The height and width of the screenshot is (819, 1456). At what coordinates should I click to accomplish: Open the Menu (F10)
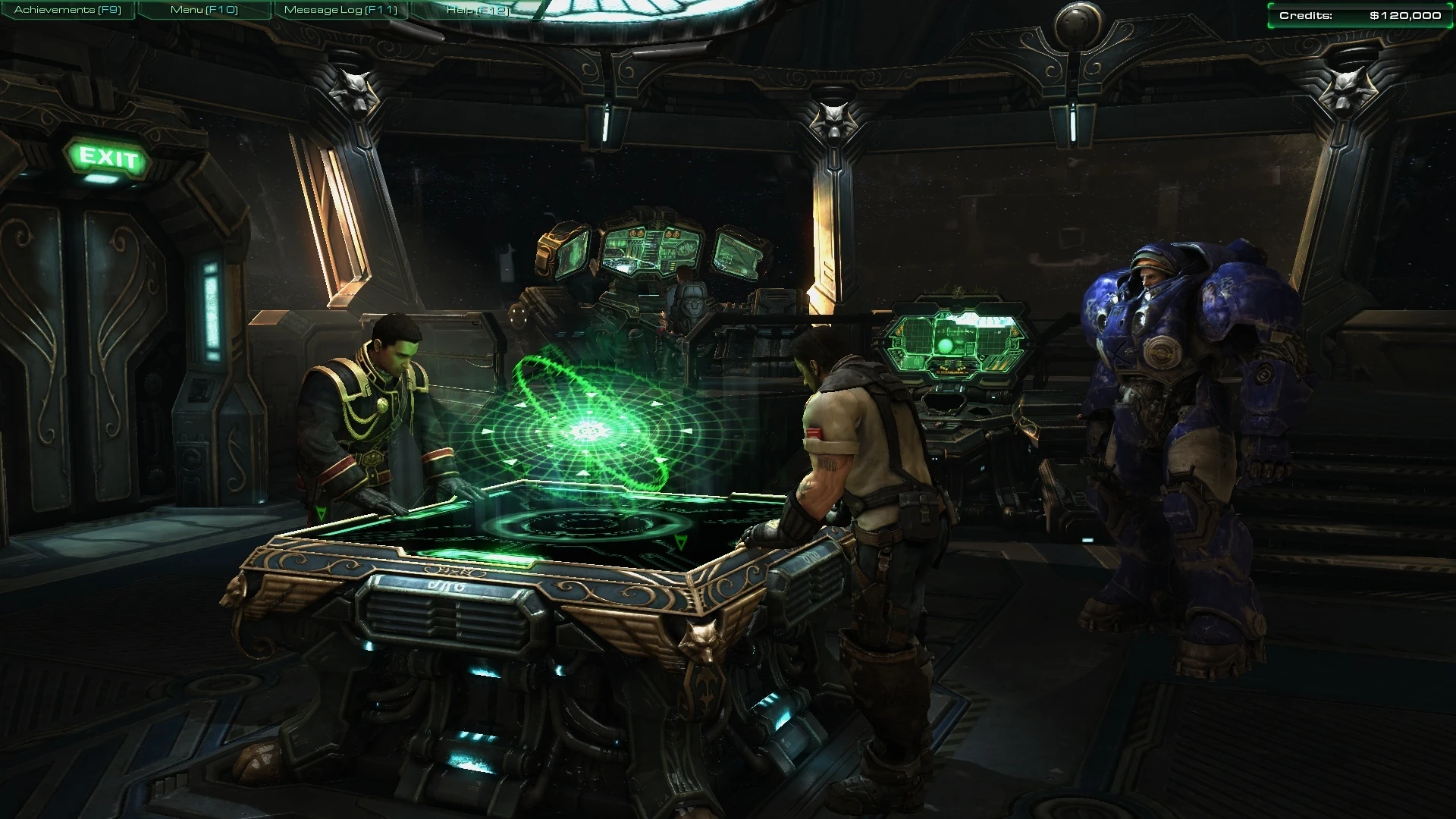[x=203, y=11]
